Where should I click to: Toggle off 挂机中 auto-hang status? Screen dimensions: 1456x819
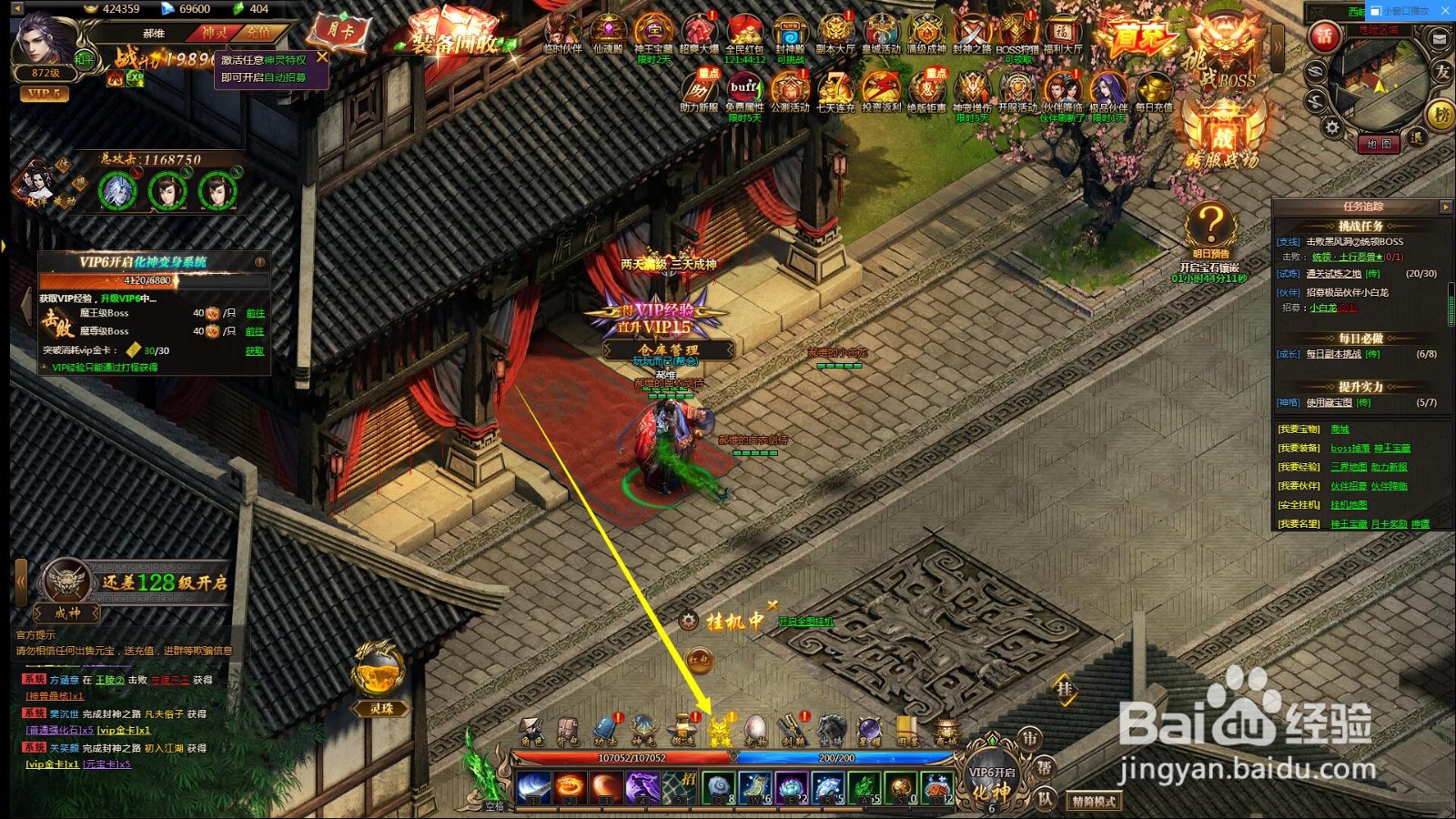pos(773,605)
